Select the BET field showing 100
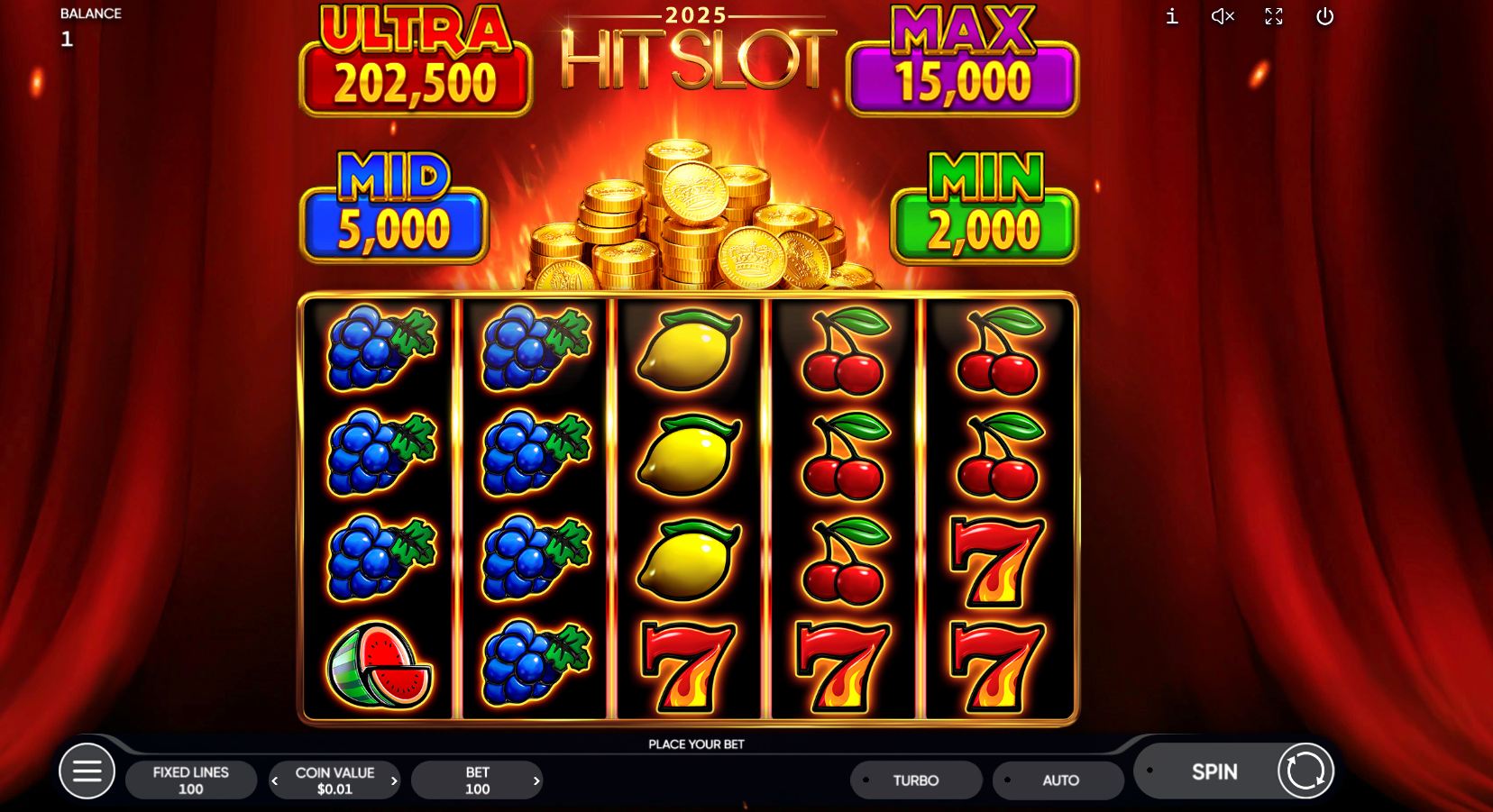The height and width of the screenshot is (812, 1493). tap(477, 780)
